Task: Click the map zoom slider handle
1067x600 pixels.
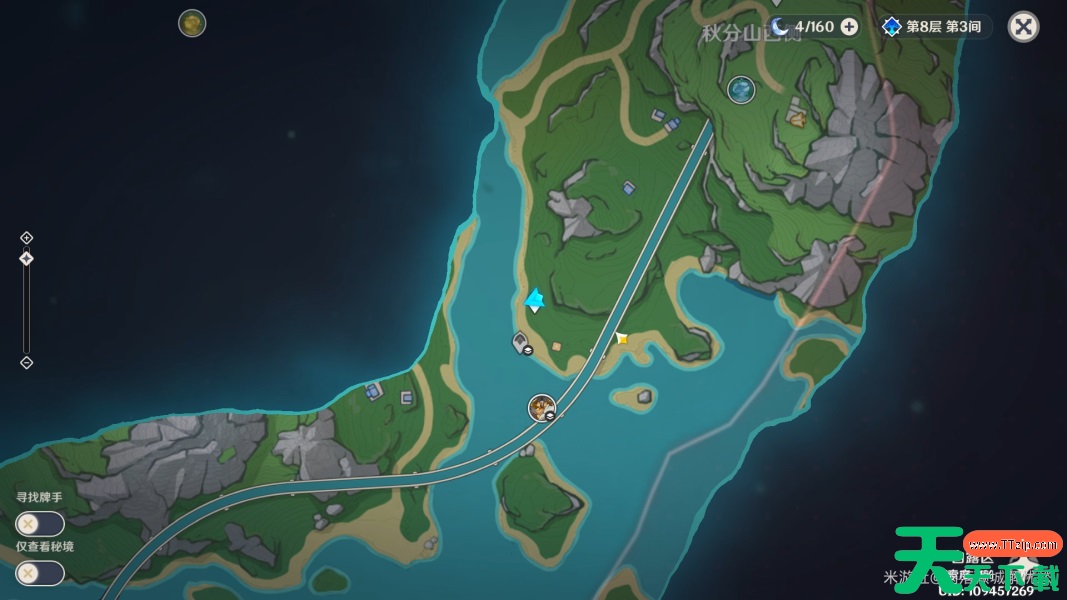Action: (x=27, y=259)
